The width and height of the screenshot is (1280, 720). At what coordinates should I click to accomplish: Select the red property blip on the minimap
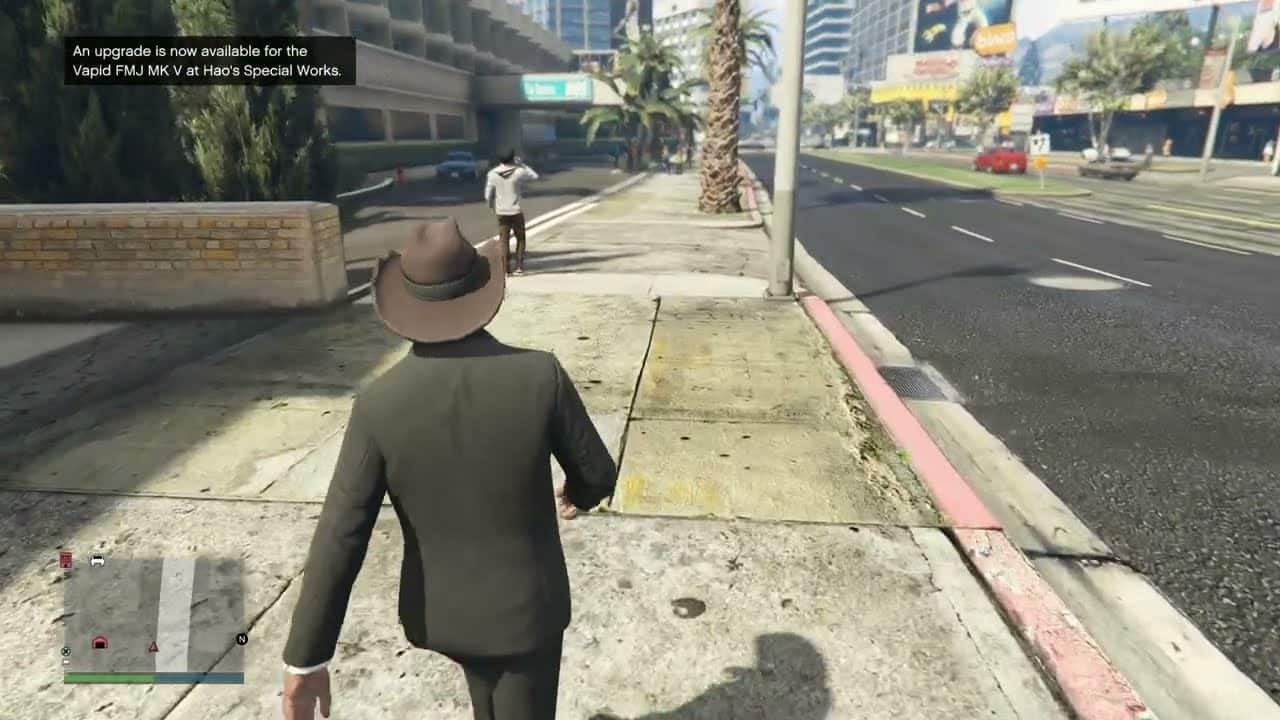point(66,559)
